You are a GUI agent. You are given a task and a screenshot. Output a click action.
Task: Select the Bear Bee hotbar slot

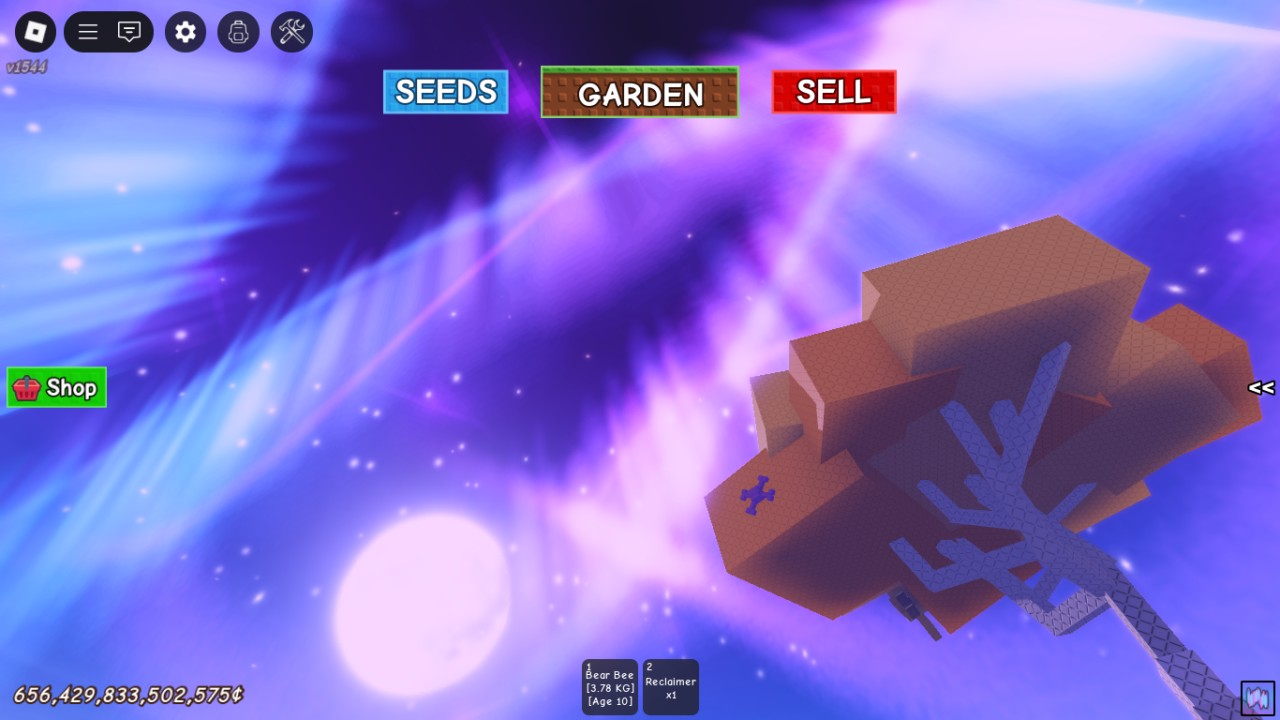coord(610,687)
